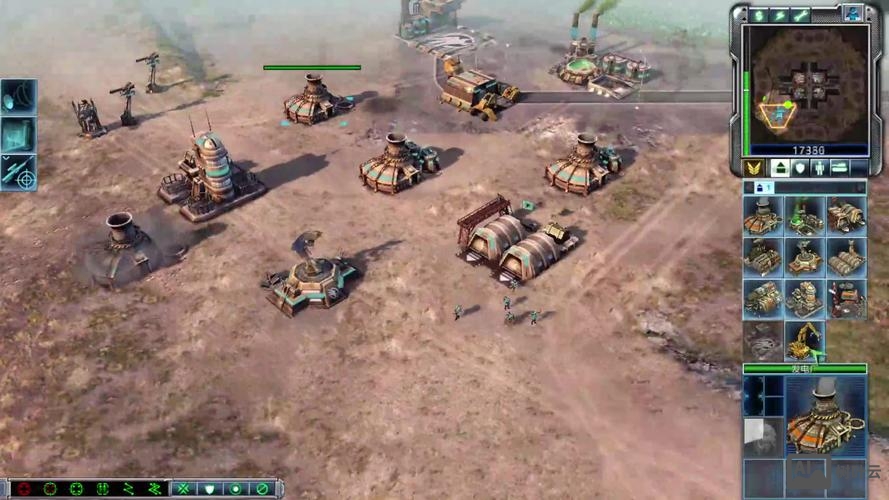Image resolution: width=889 pixels, height=500 pixels.
Task: Switch to the vehicle production tab
Action: [x=841, y=168]
